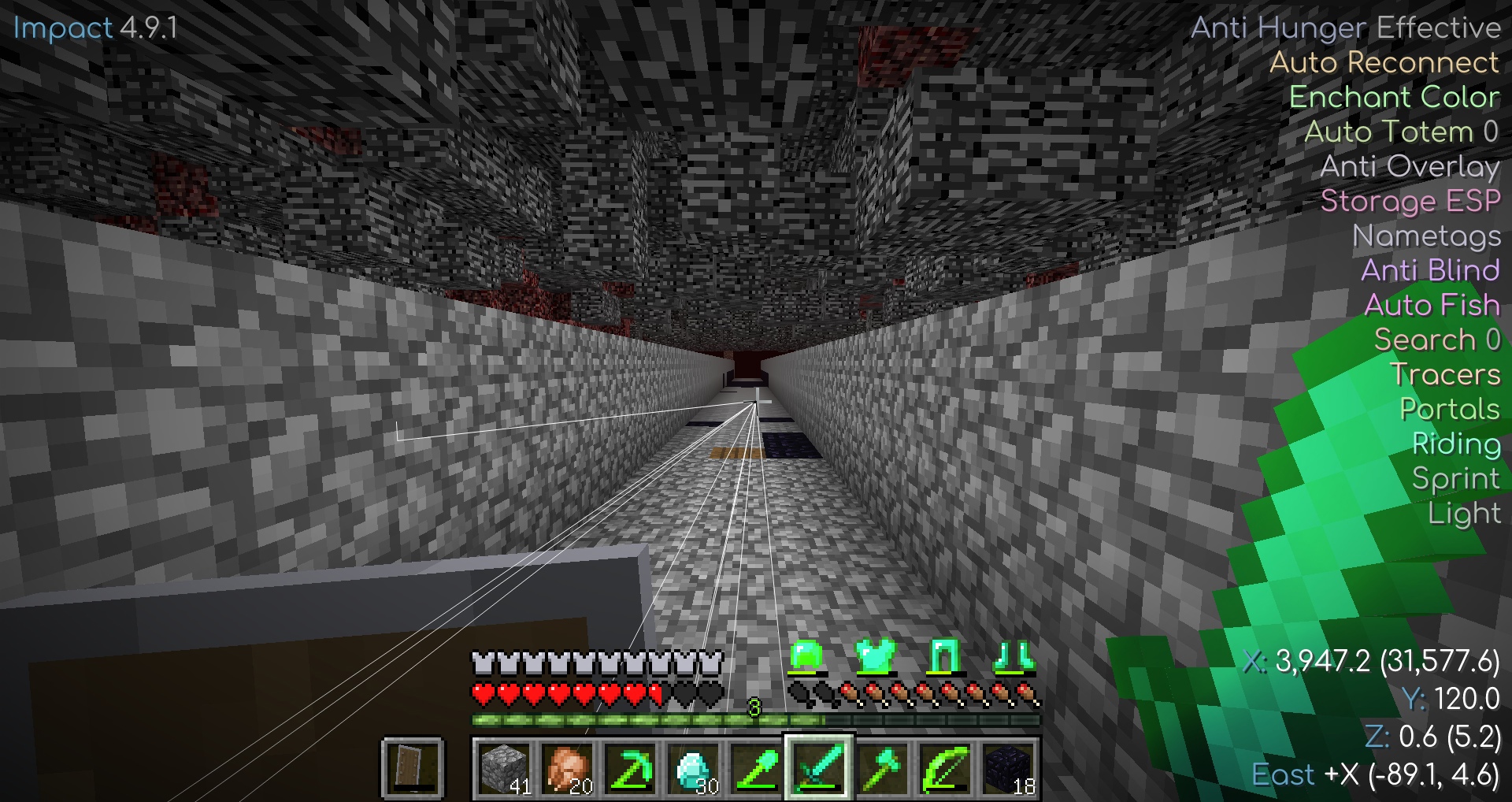Click the Auto Fish module label
The width and height of the screenshot is (1512, 802).
click(x=1432, y=305)
